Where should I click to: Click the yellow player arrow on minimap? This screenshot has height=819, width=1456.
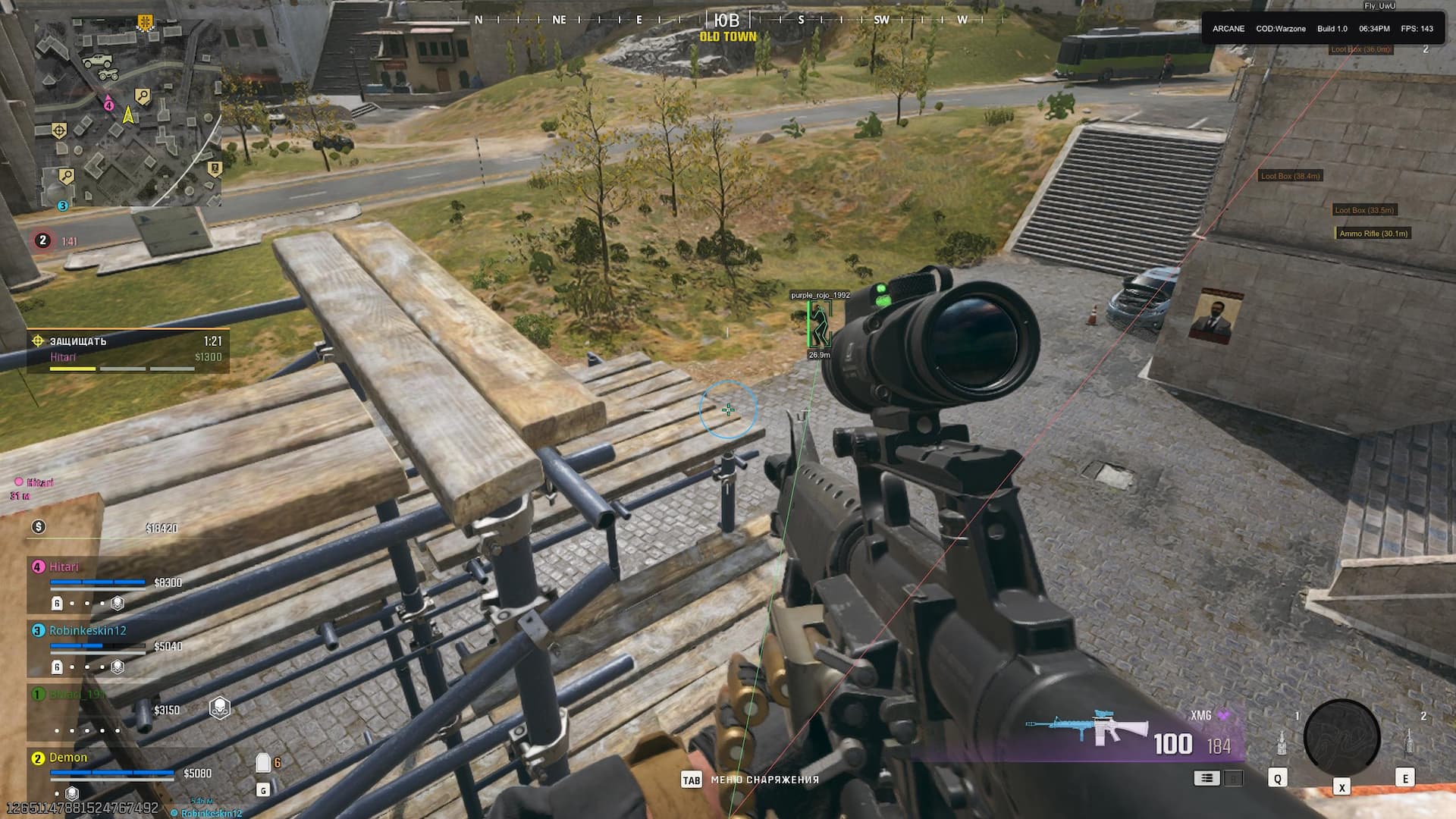coord(128,115)
